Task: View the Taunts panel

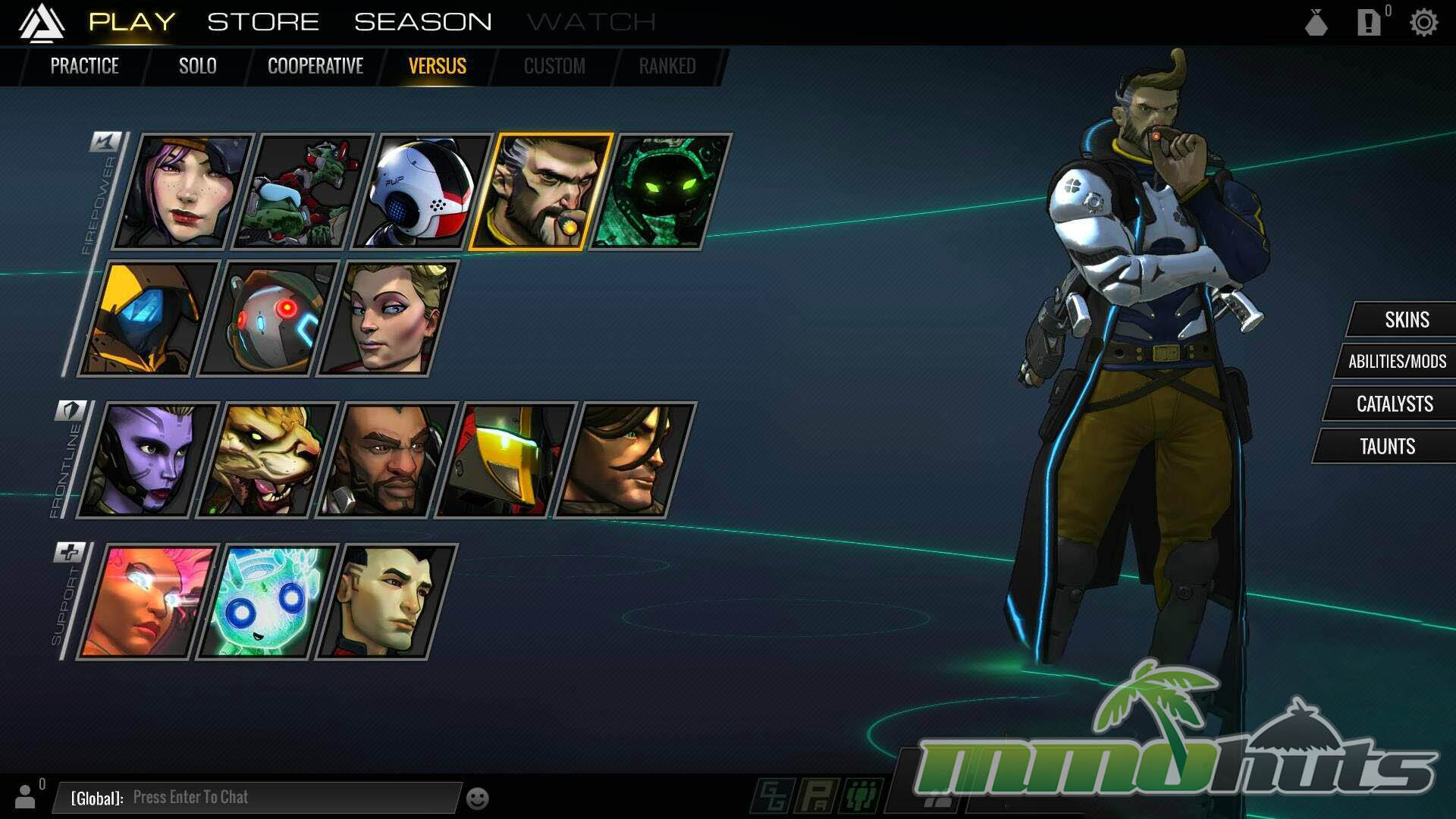Action: [1387, 447]
